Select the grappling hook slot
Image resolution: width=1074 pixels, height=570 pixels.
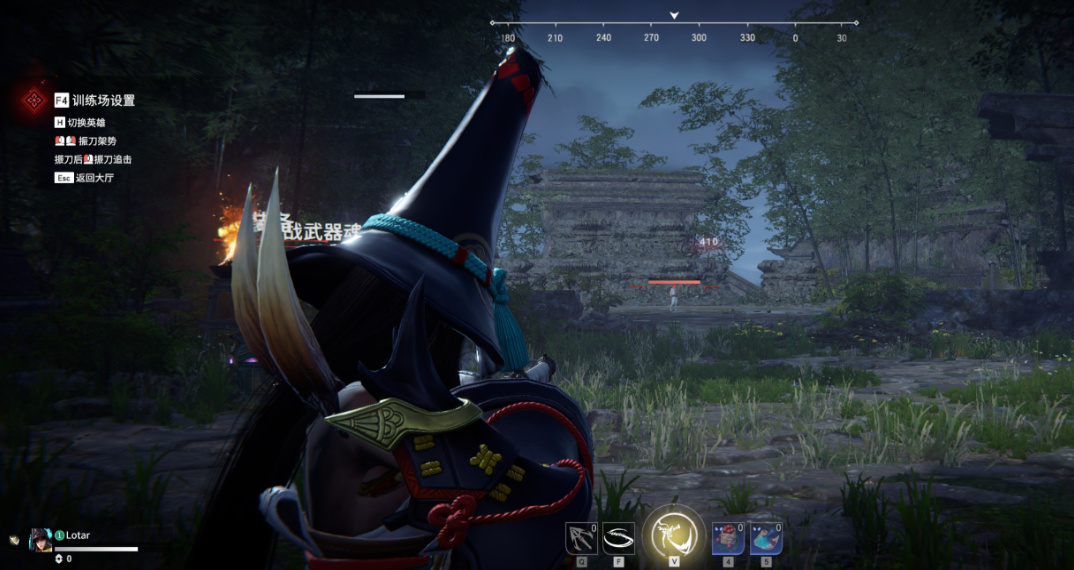point(581,538)
